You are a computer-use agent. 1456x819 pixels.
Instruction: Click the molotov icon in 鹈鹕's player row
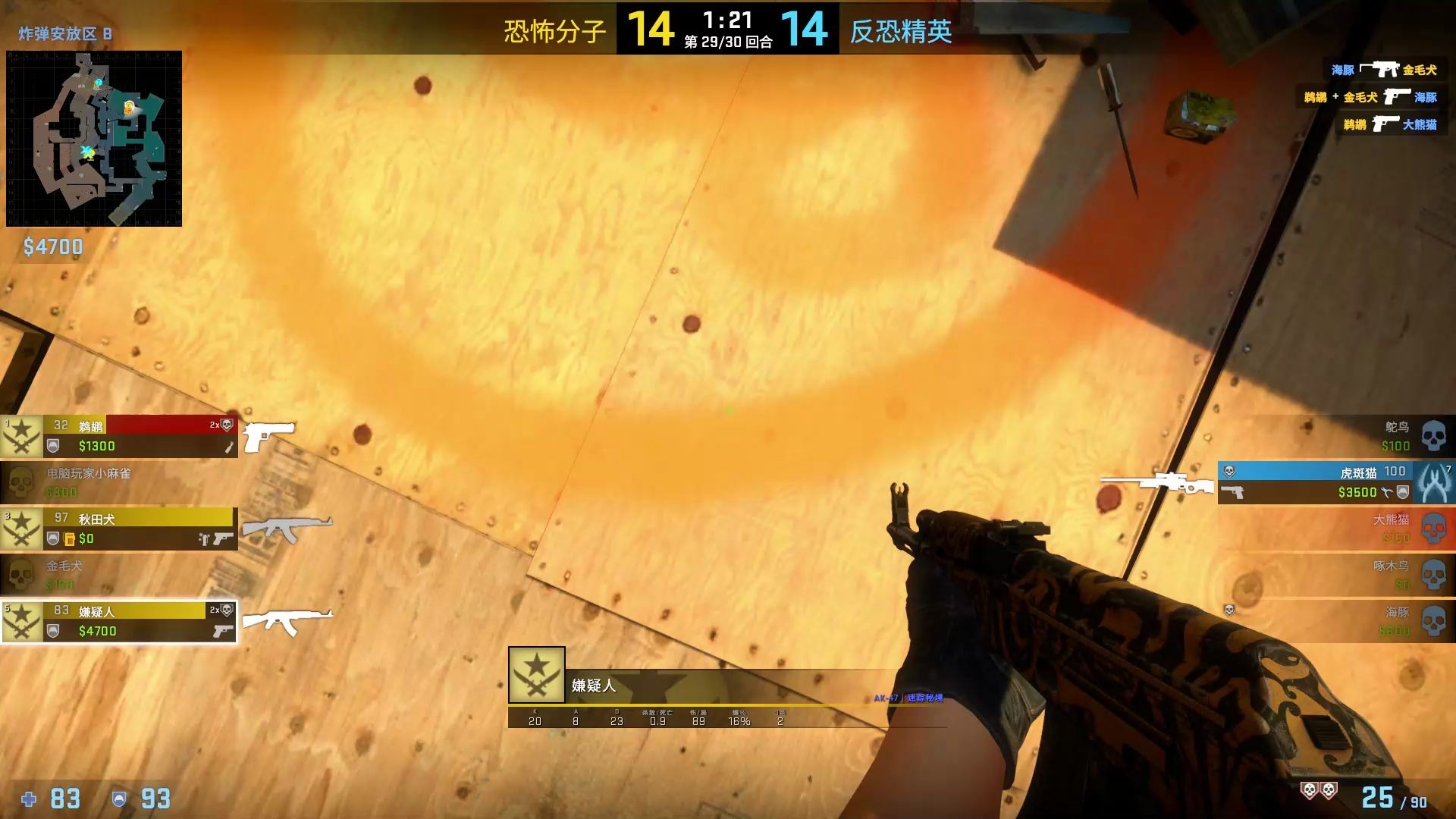pos(228,447)
